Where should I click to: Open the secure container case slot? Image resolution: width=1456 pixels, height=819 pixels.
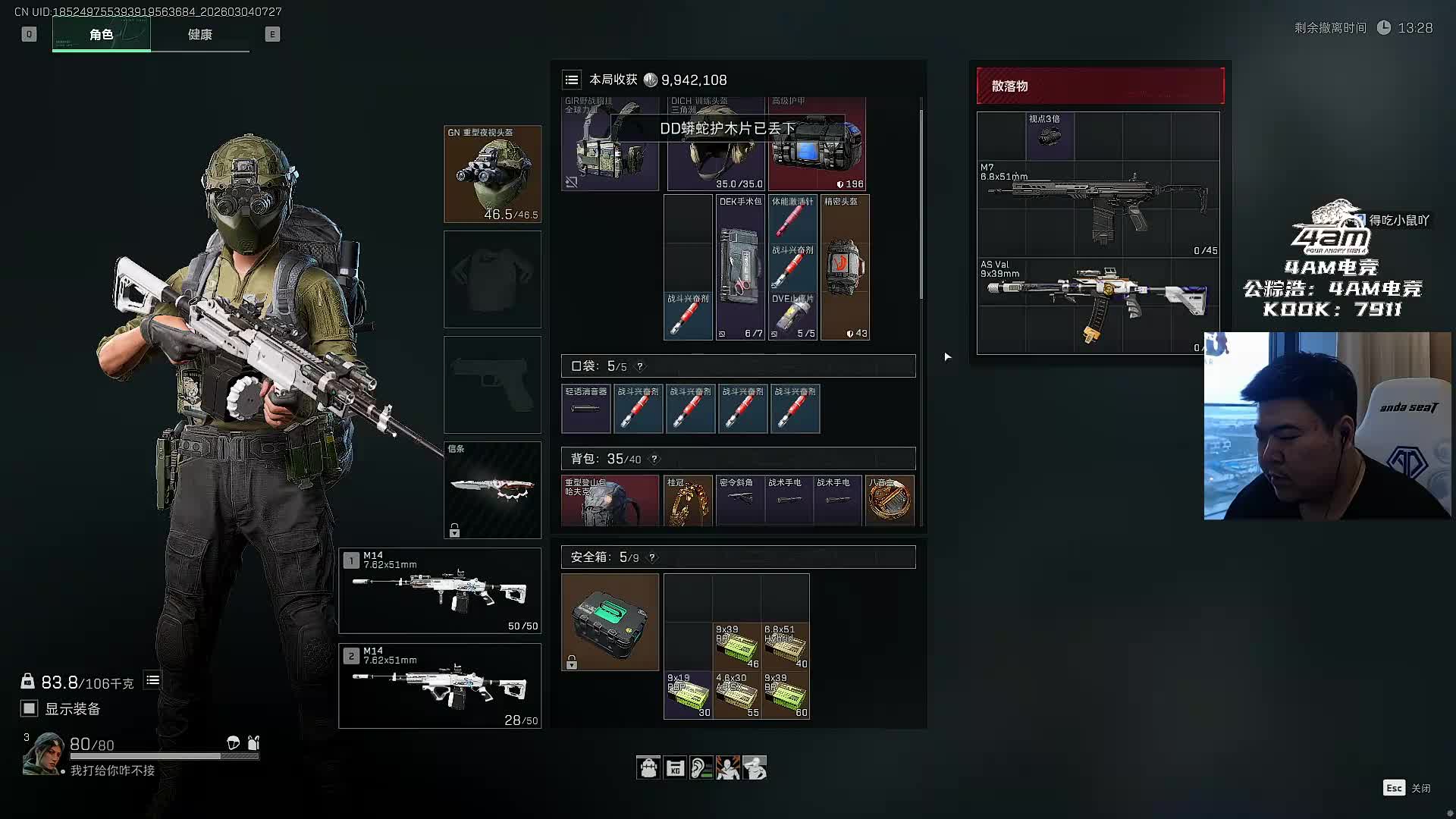pyautogui.click(x=610, y=622)
